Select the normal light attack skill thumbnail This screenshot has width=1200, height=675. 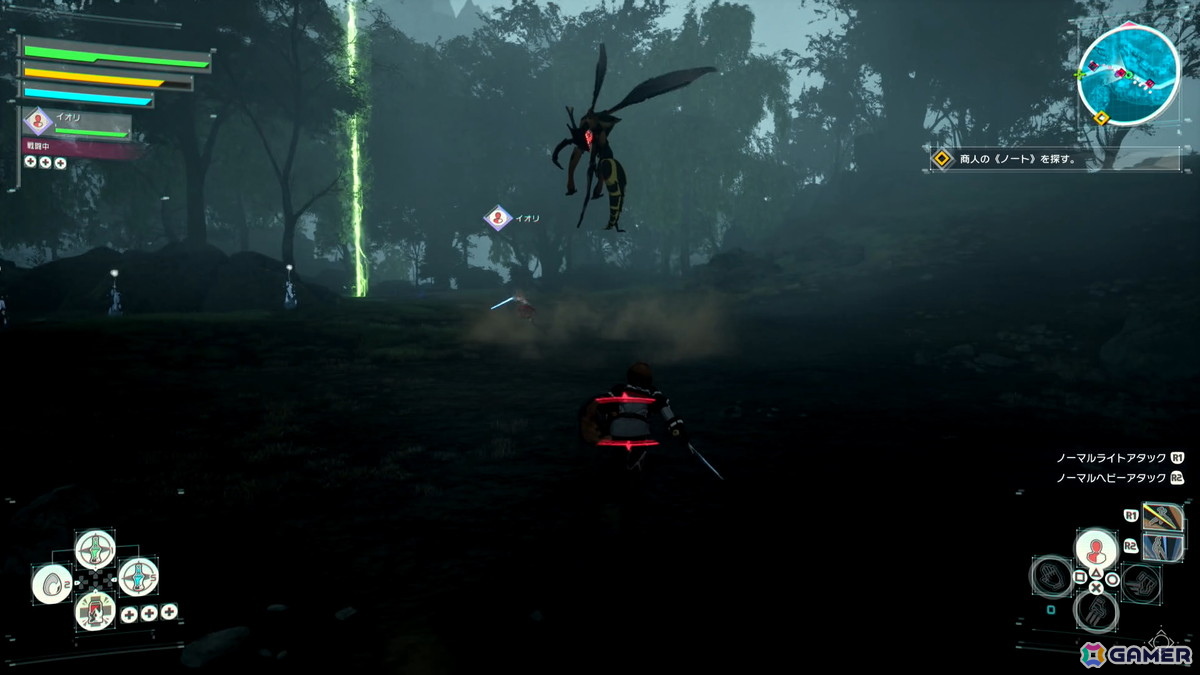[x=1163, y=518]
